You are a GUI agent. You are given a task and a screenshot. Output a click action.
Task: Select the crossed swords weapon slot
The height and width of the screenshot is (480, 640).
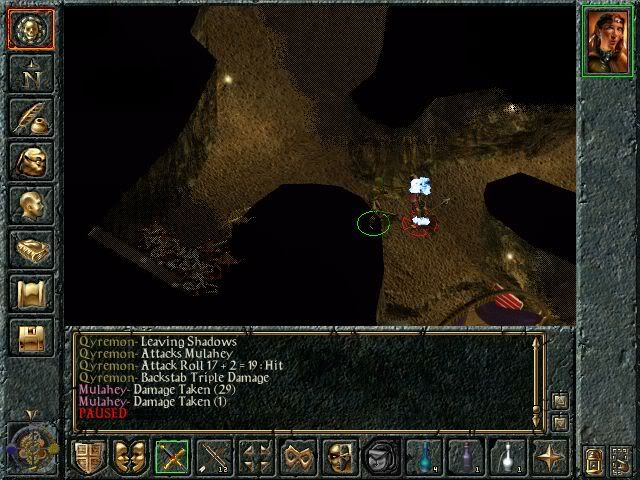point(172,456)
